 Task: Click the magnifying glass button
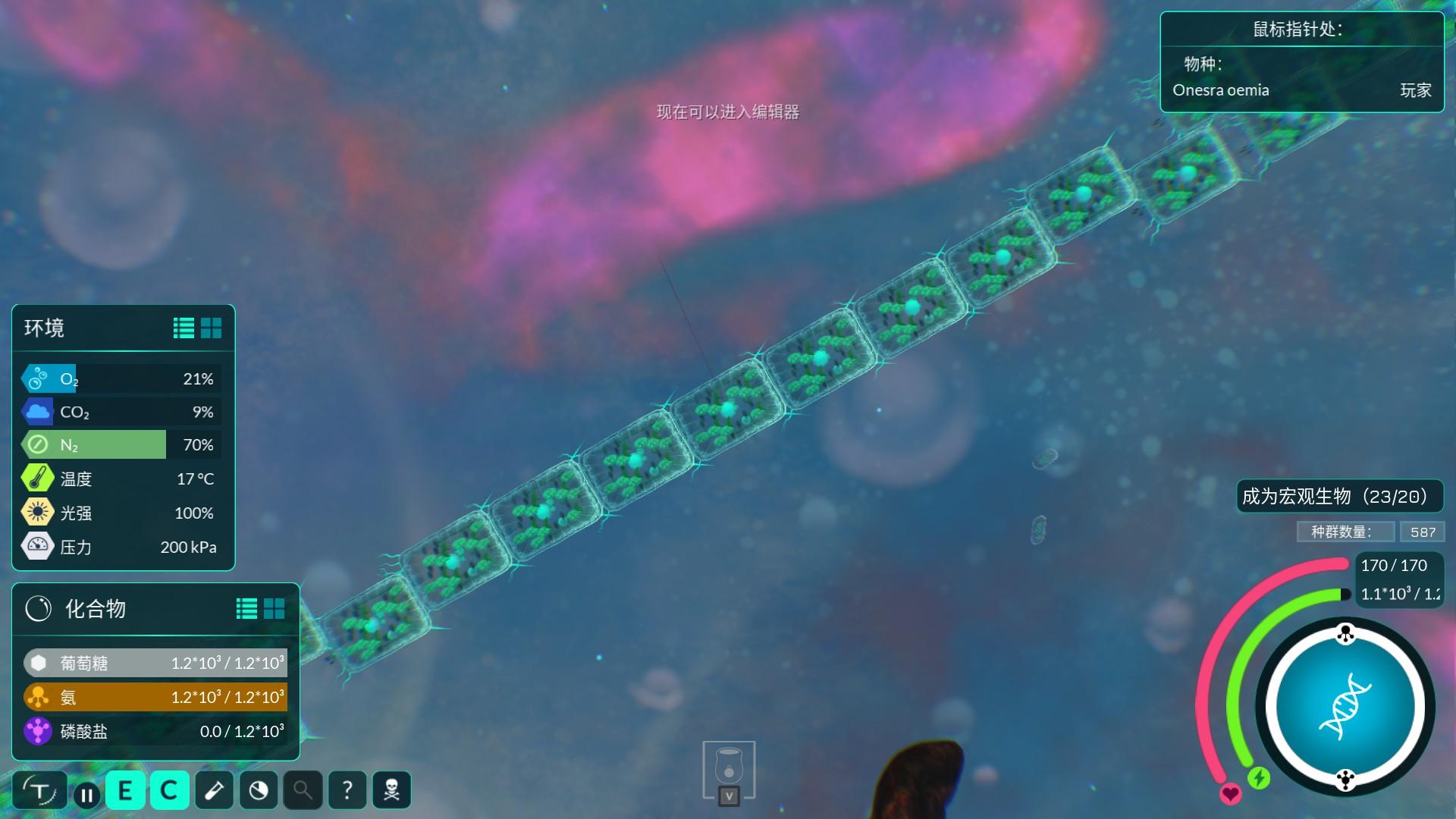point(303,791)
